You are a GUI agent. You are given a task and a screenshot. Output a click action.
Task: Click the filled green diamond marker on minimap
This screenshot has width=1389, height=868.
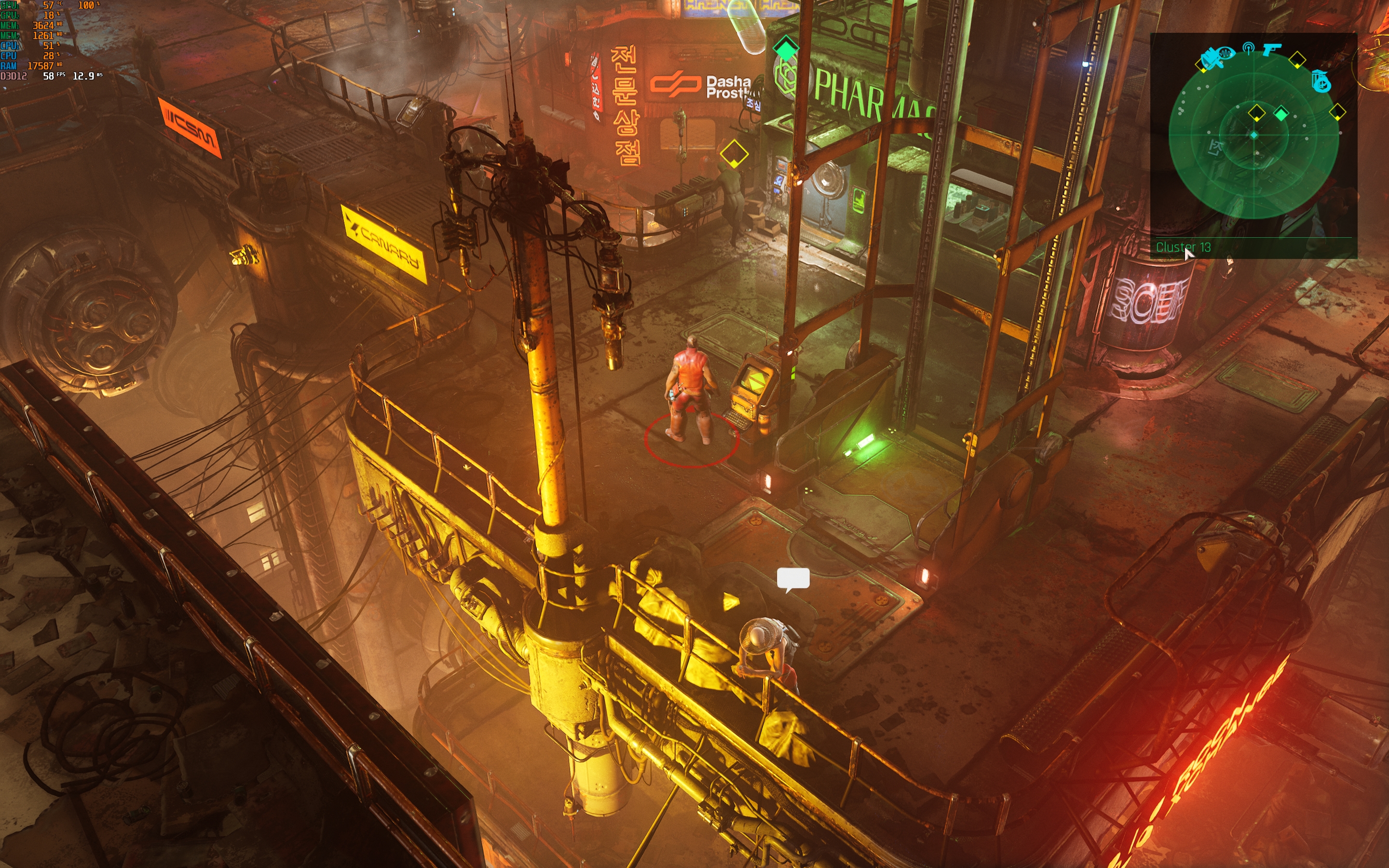1281,114
